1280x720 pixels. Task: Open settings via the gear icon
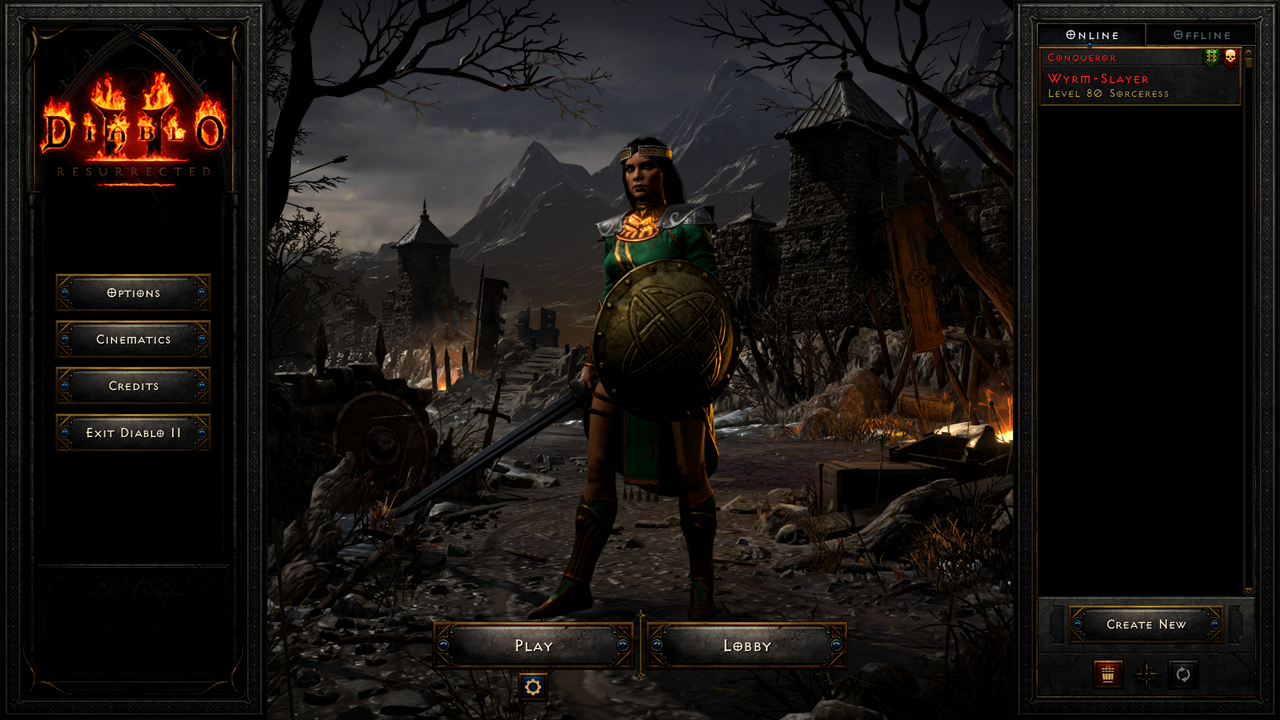click(x=534, y=686)
